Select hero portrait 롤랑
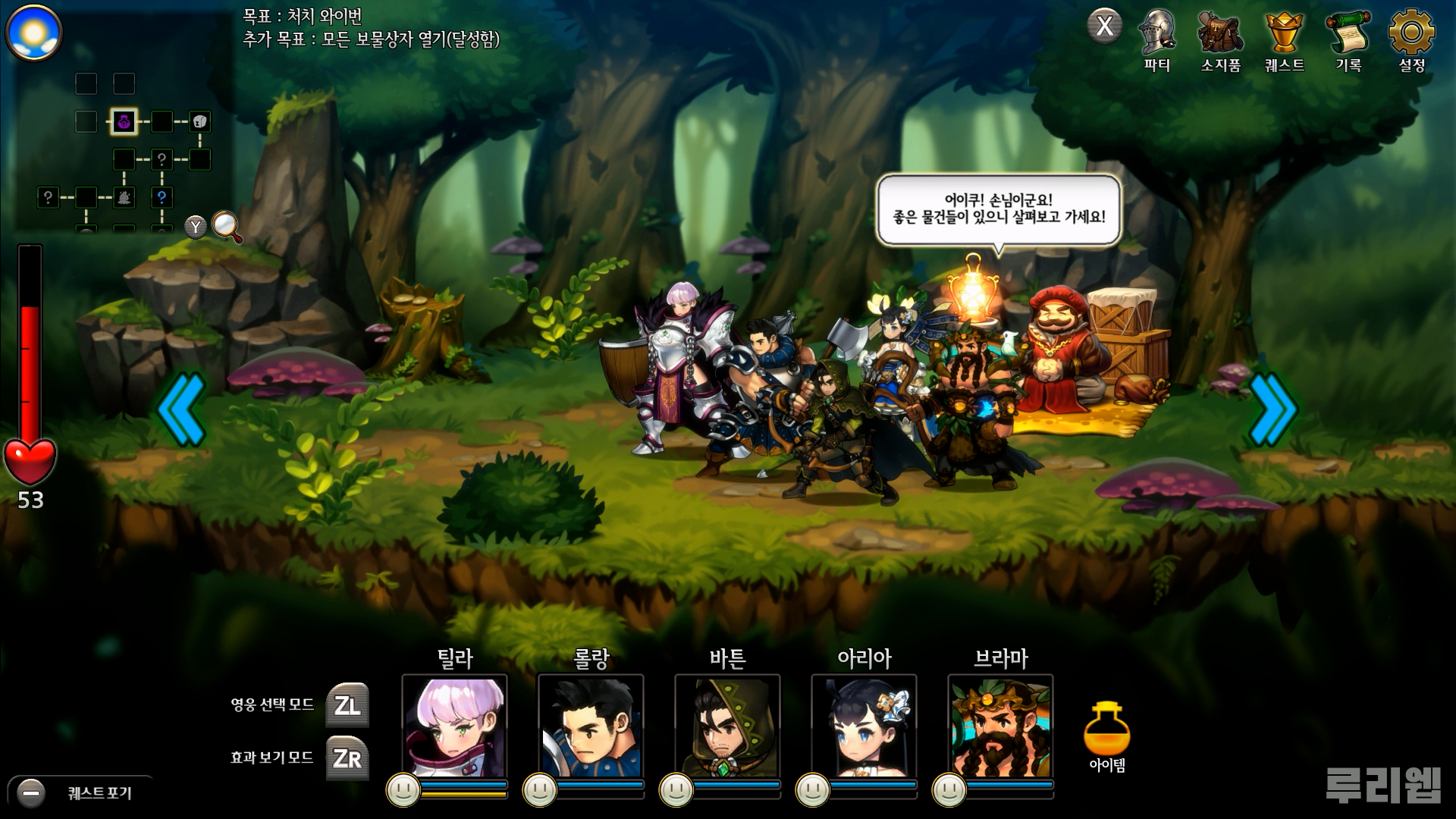The image size is (1456, 819). (x=591, y=725)
